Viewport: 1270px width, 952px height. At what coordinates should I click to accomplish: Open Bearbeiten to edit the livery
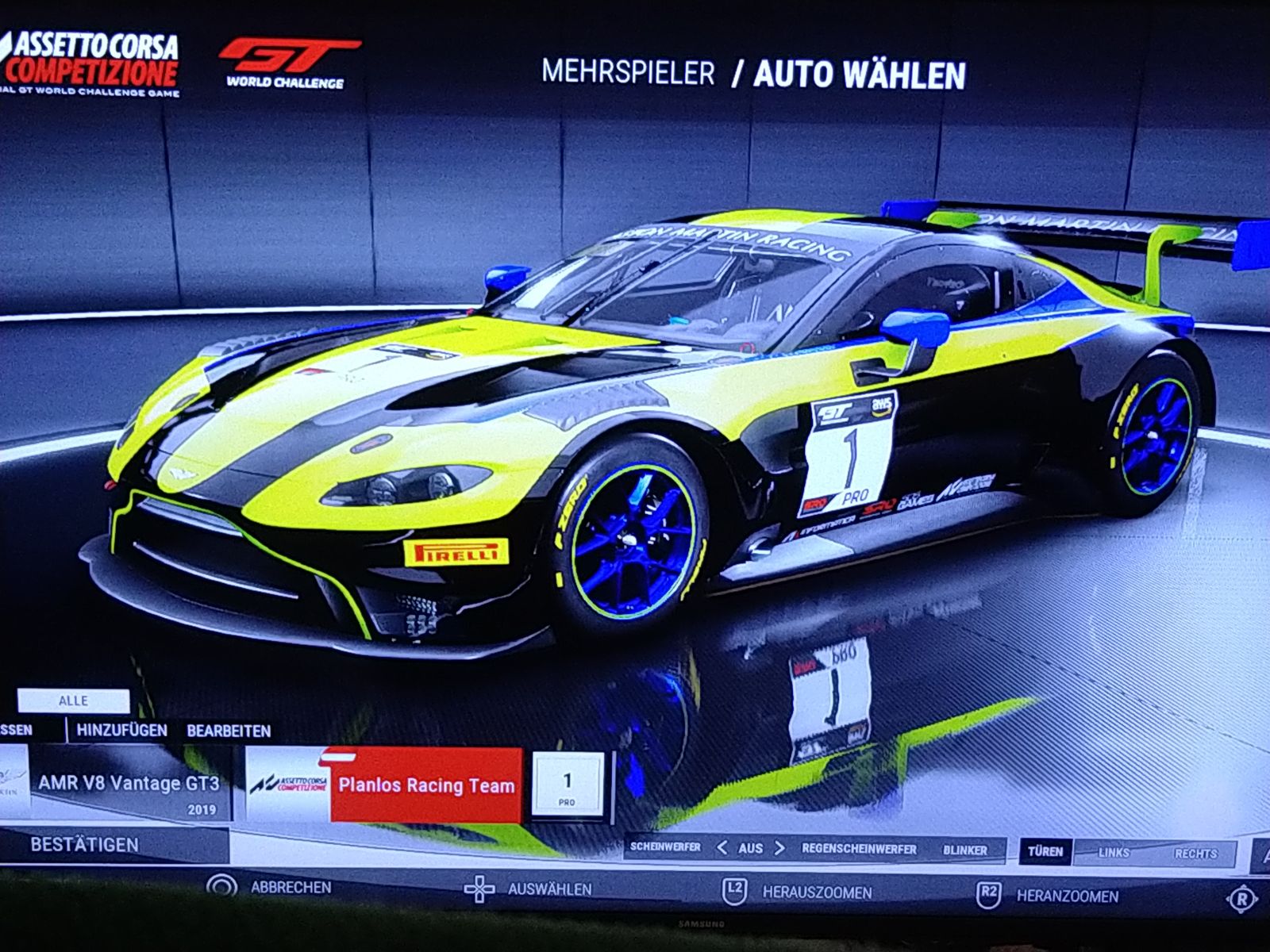click(x=229, y=731)
